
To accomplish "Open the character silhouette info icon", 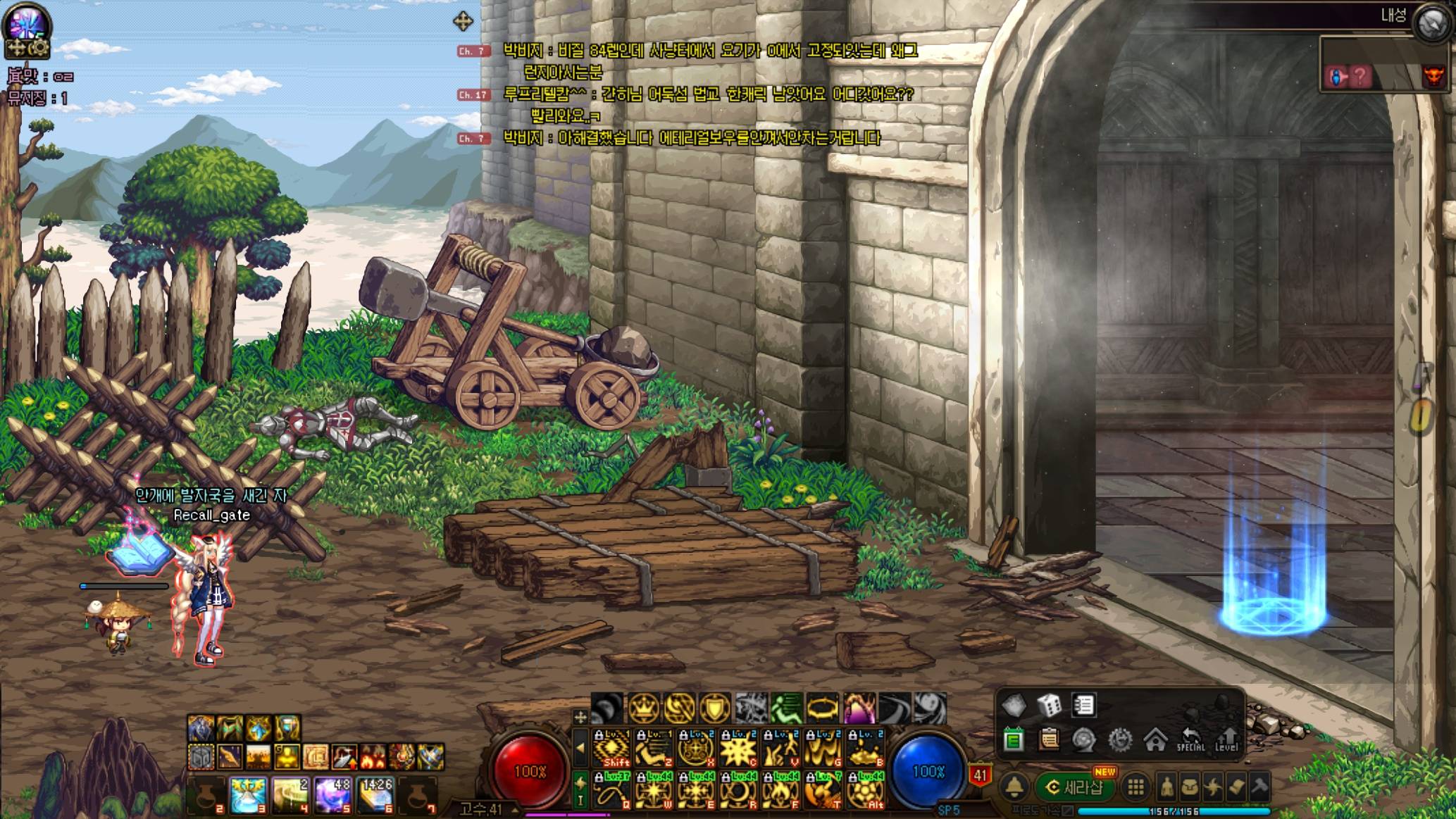I will (1166, 787).
